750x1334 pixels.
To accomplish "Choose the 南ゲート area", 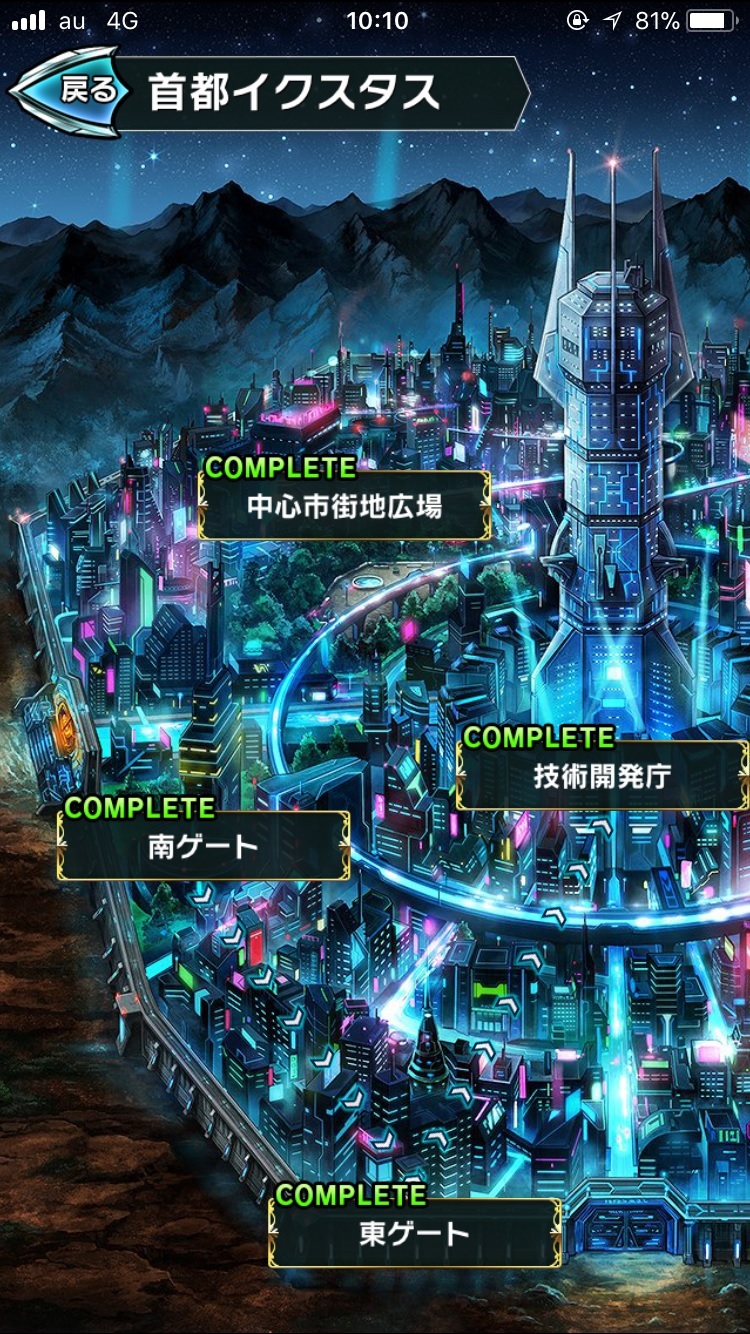I will coord(204,846).
